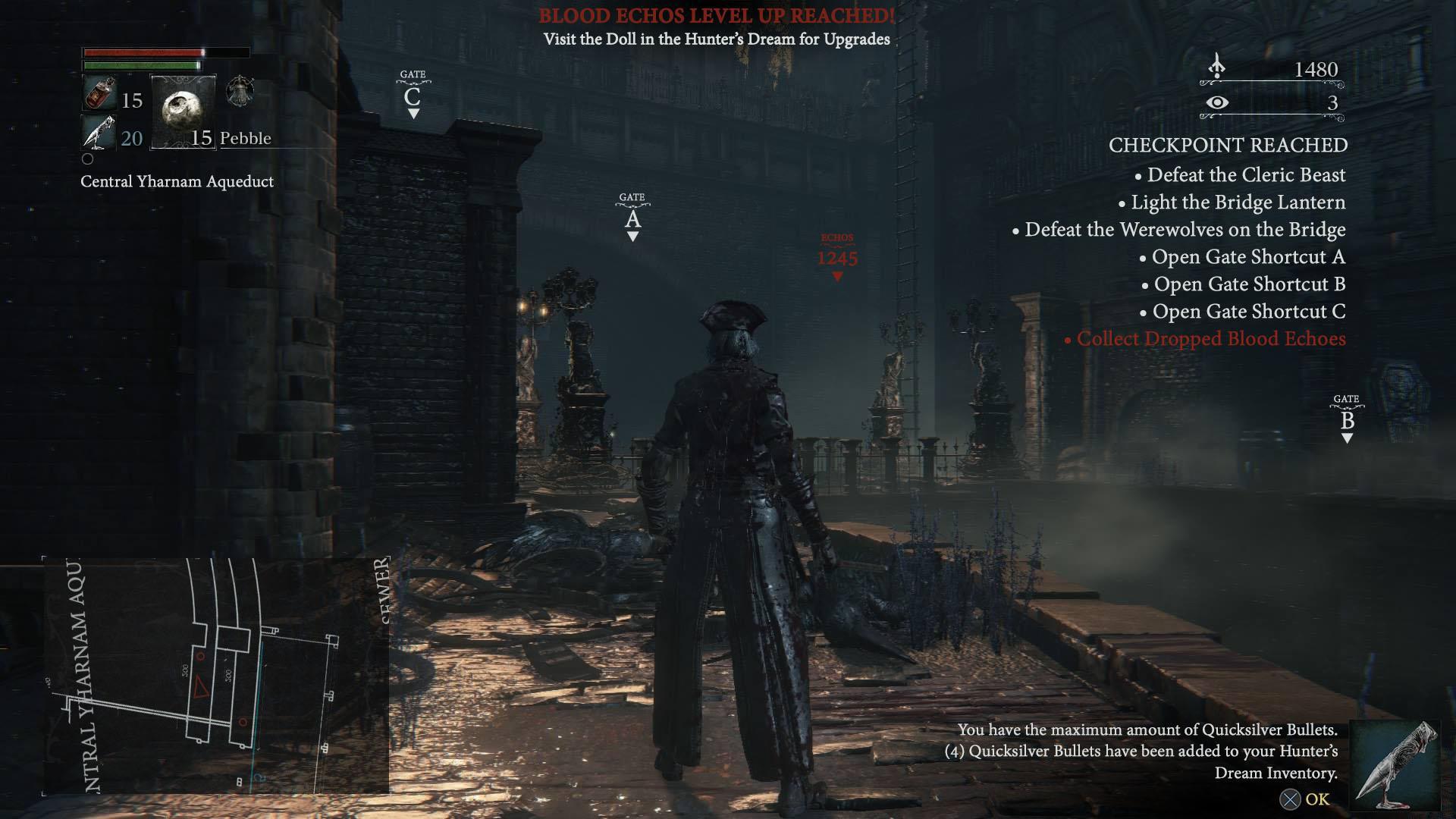Screen dimensions: 1456x819
Task: Select the Gate A waypoint marker
Action: pyautogui.click(x=632, y=218)
